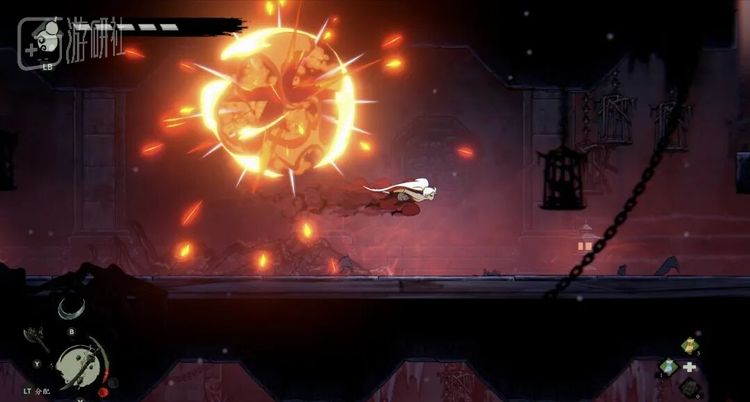Select the blue-green diamond item slot
Viewport: 750px width, 402px height.
pos(669,366)
